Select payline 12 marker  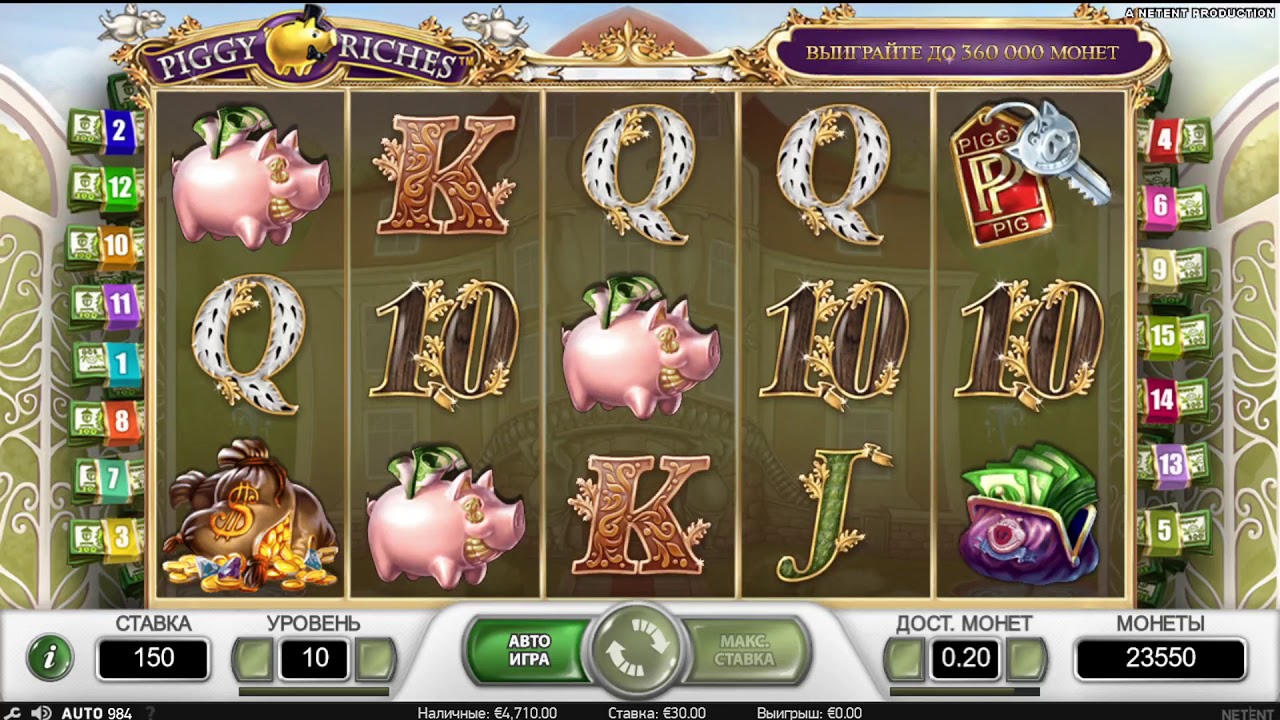[119, 186]
